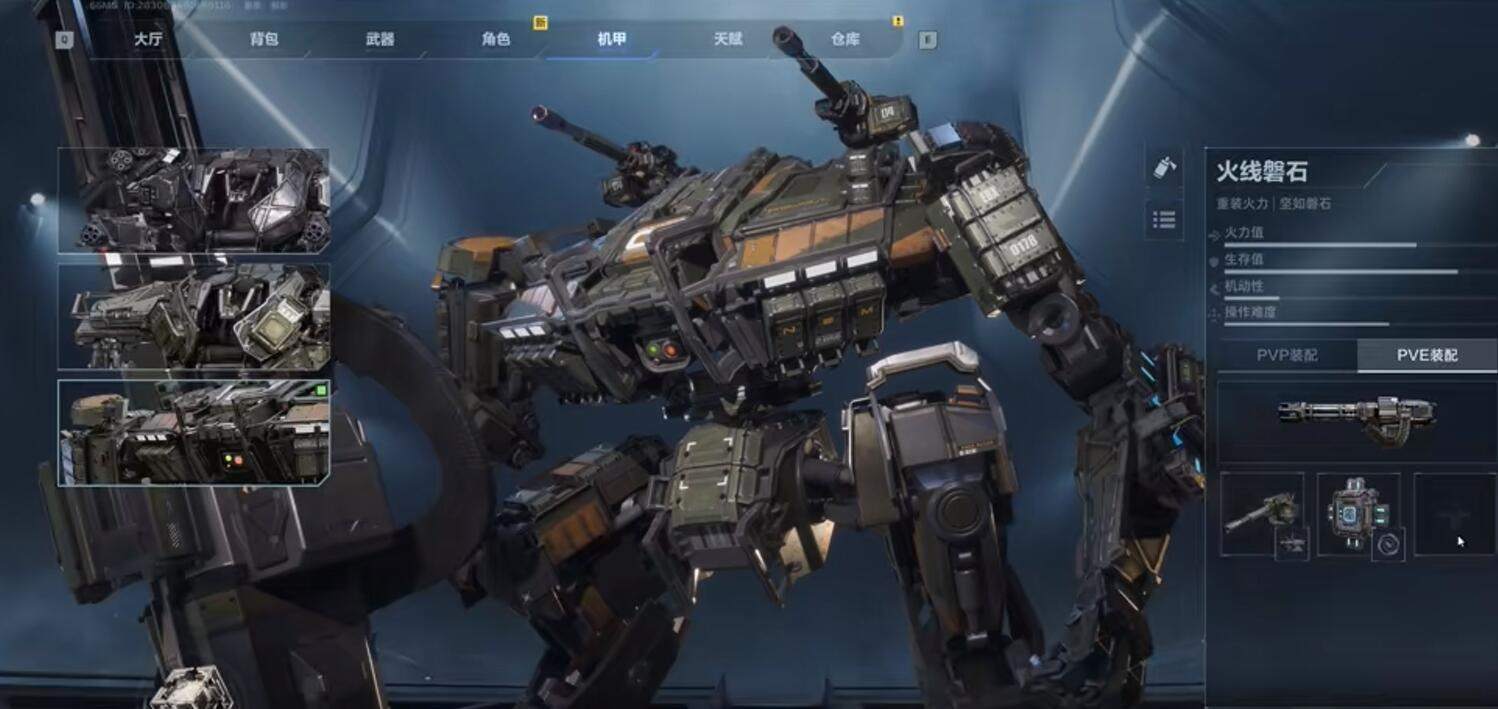Open the square device module slot

(1358, 514)
